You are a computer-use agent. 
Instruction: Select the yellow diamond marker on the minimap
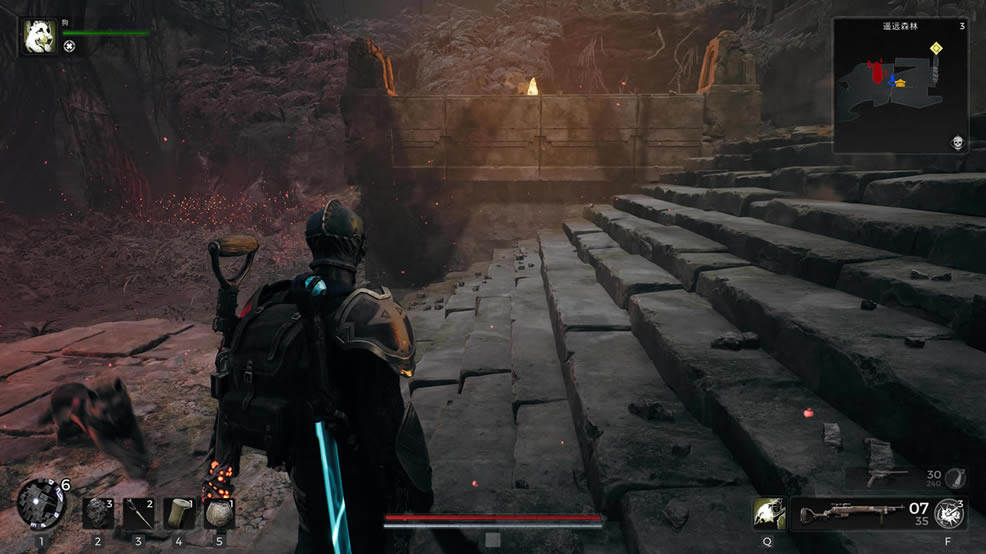tap(935, 48)
